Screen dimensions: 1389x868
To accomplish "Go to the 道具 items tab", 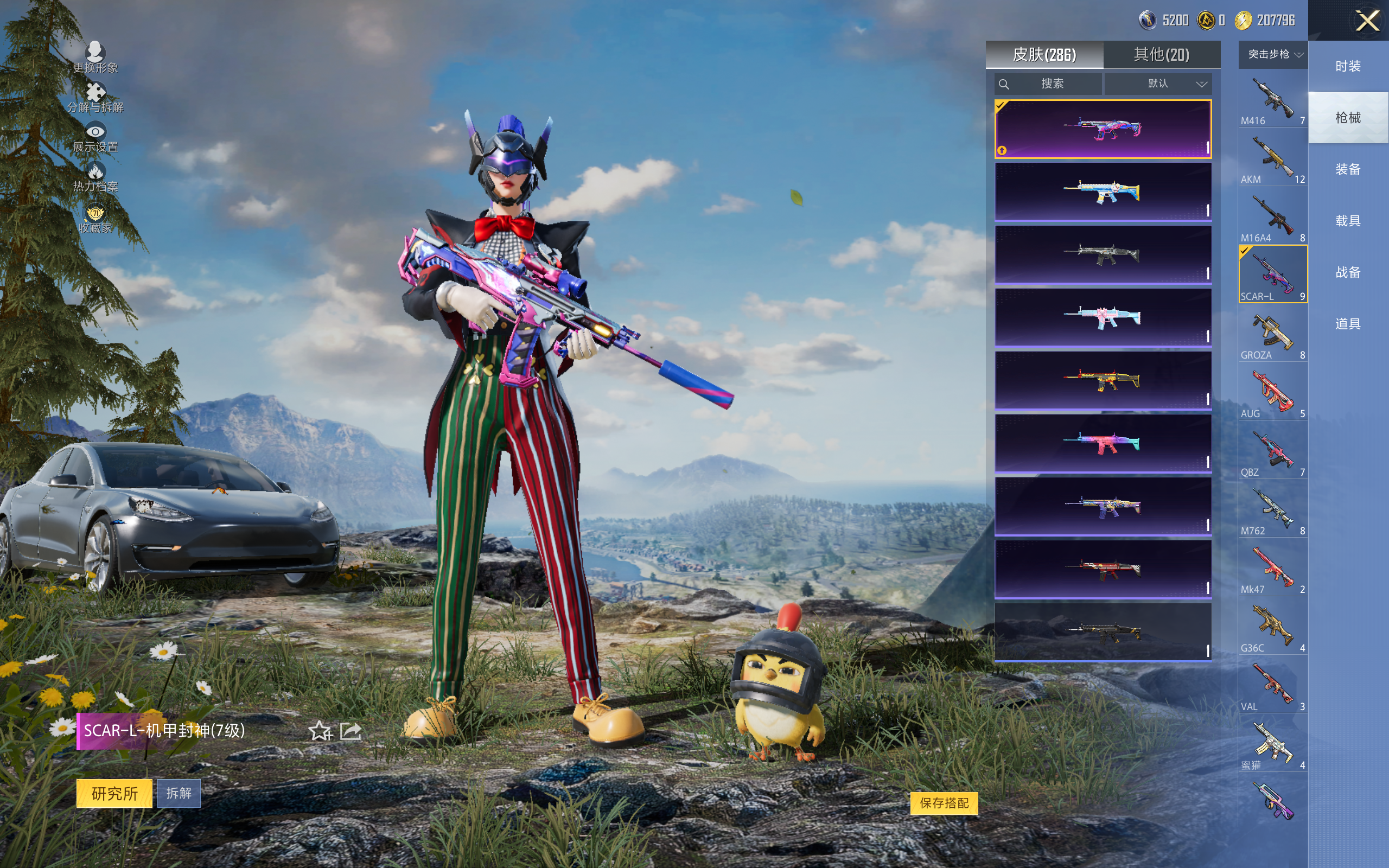I will (1348, 324).
